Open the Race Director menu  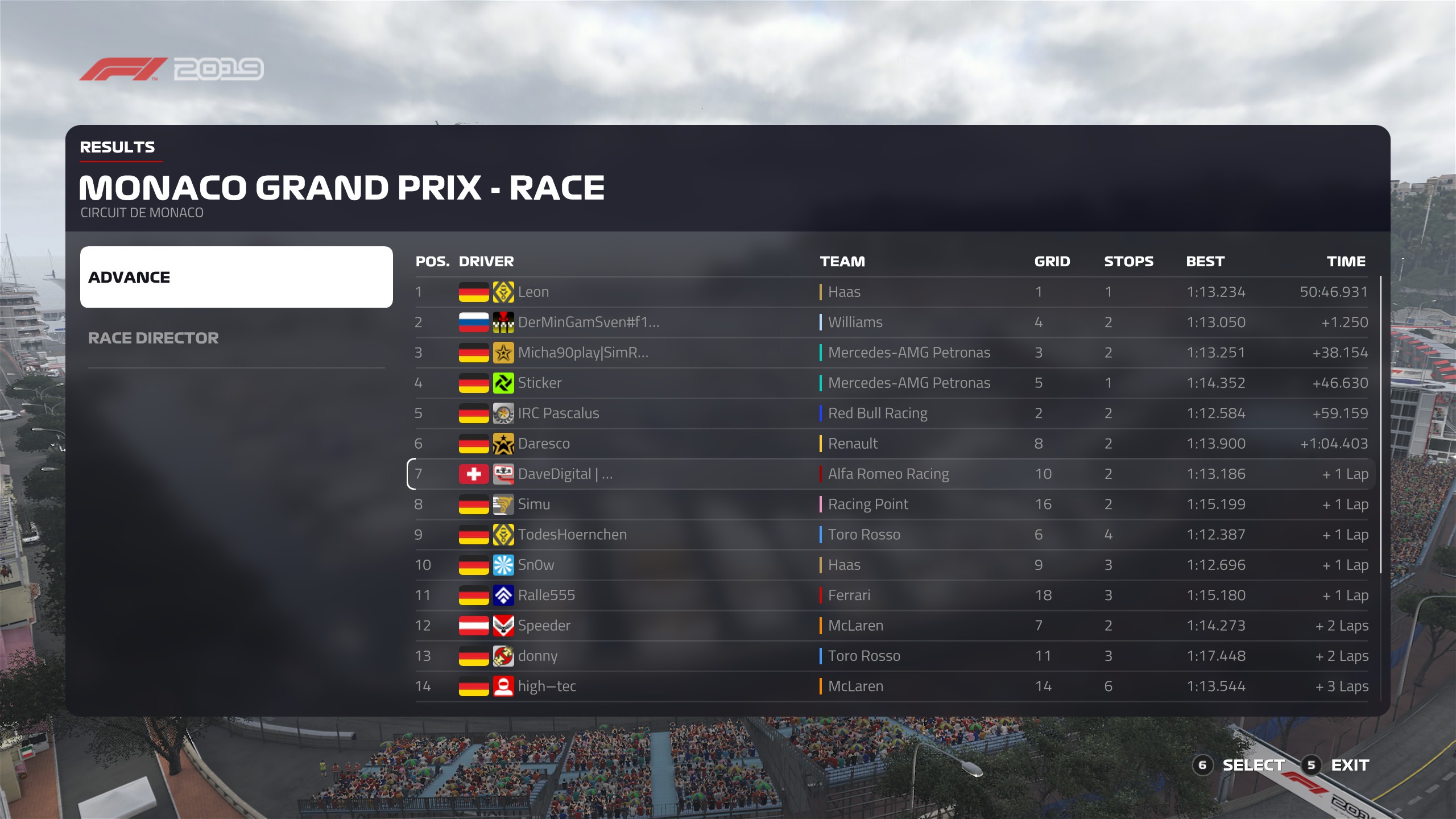(x=154, y=338)
